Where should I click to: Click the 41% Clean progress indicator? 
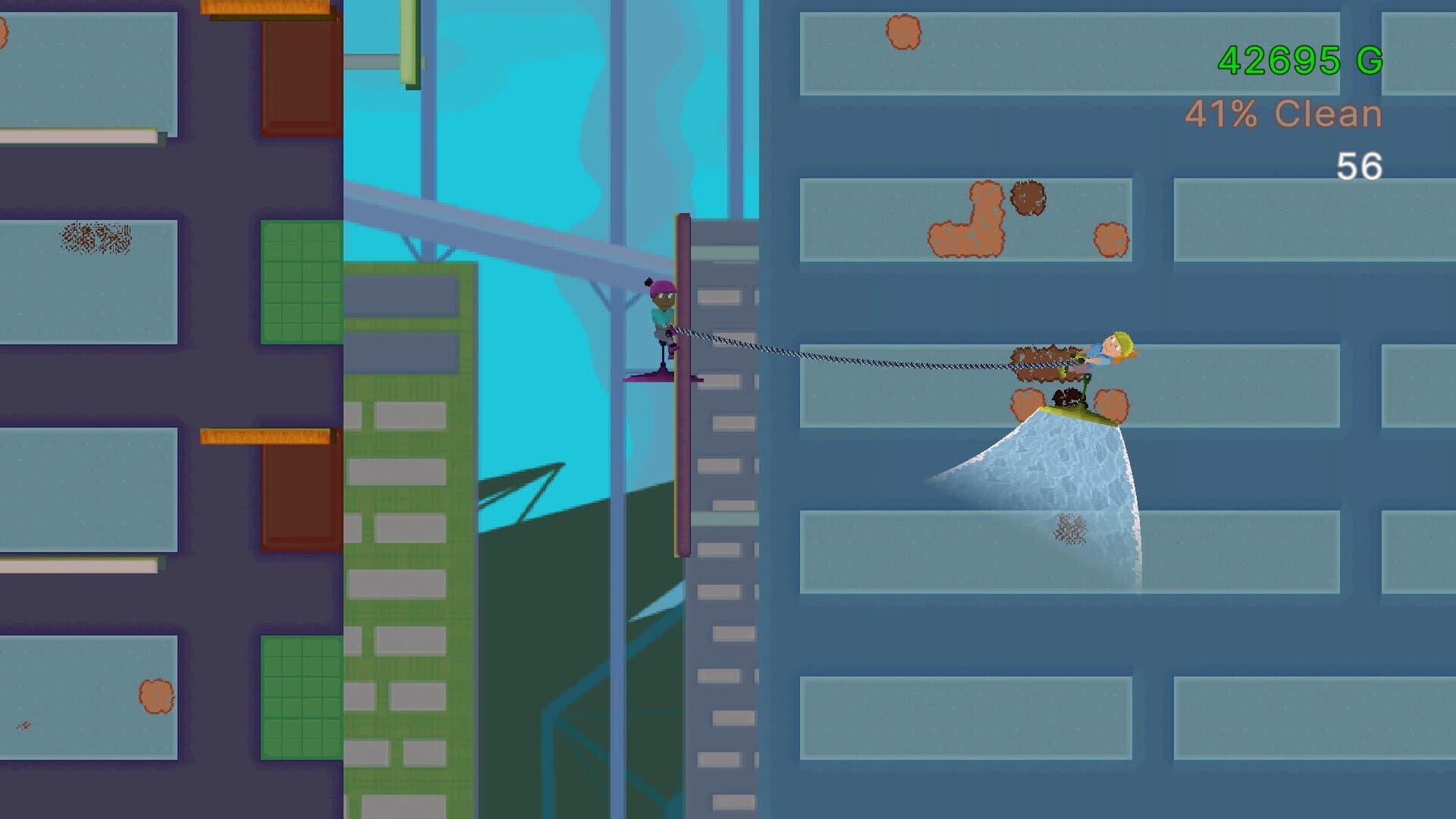(1282, 114)
